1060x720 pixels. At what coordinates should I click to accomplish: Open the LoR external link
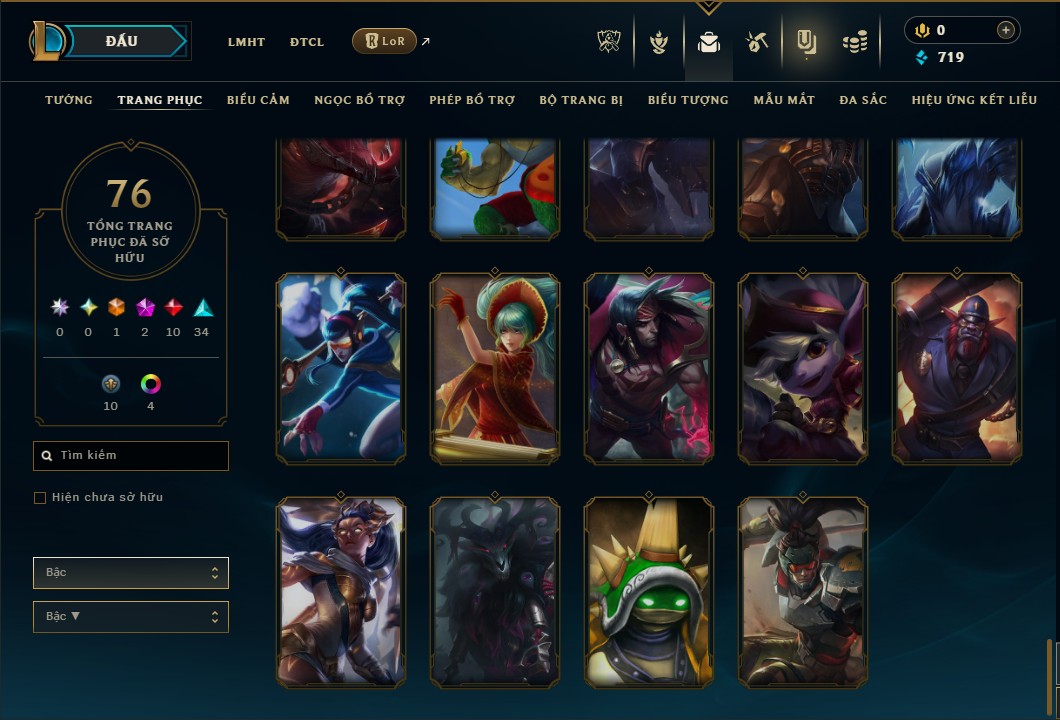point(385,41)
